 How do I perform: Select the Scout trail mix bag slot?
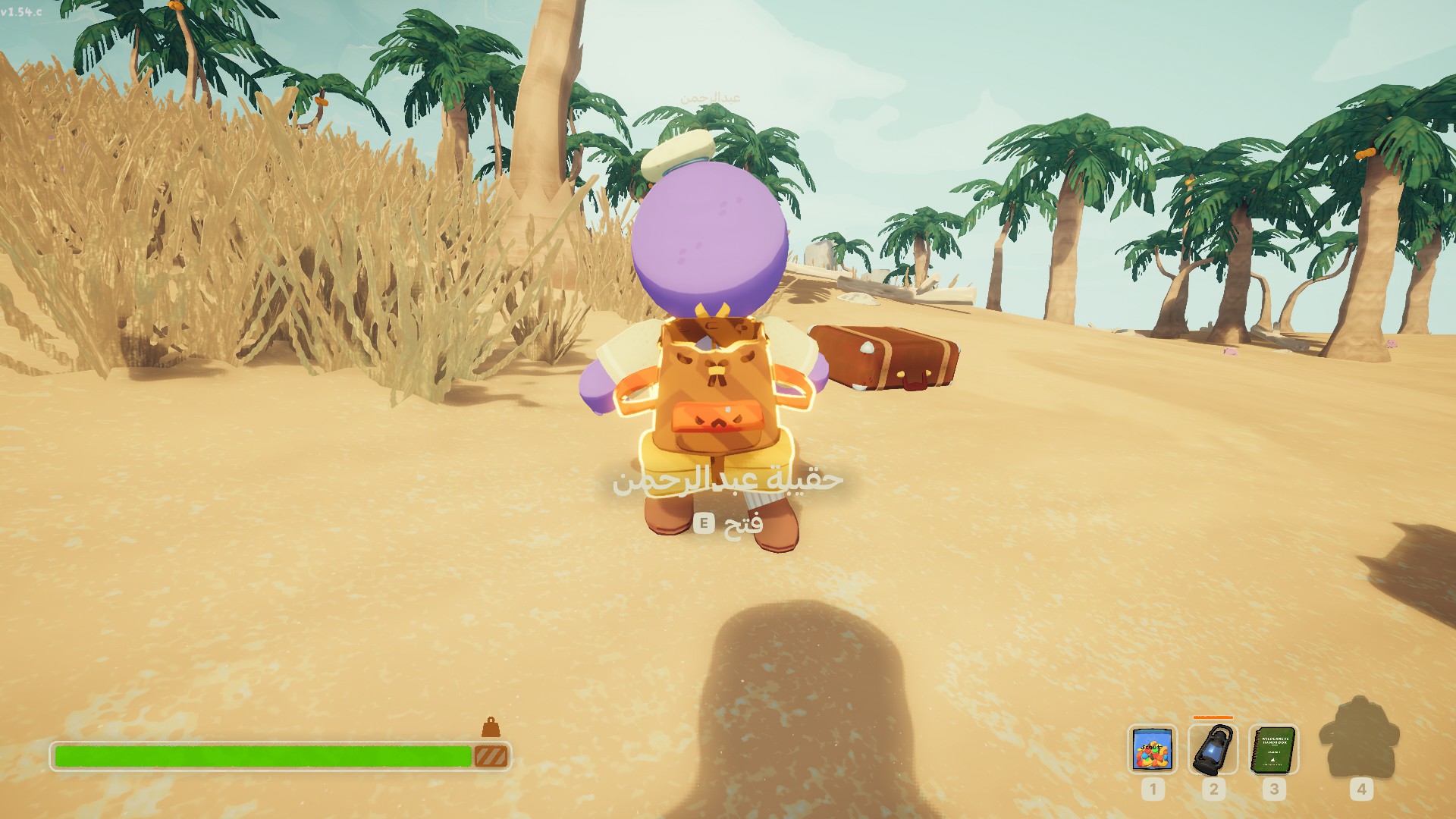1152,749
